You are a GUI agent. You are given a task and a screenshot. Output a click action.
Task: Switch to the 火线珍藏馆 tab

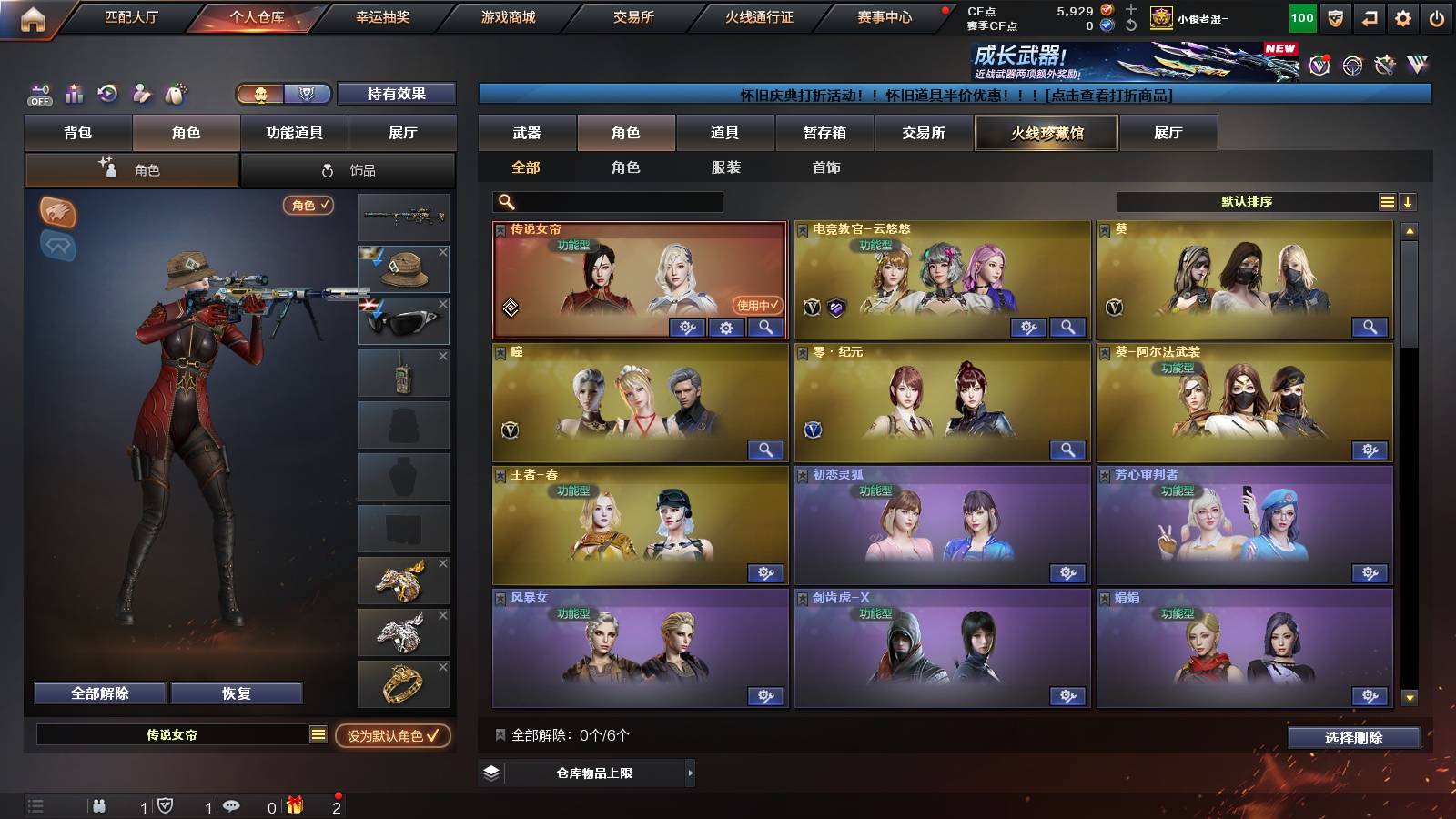coord(1045,133)
